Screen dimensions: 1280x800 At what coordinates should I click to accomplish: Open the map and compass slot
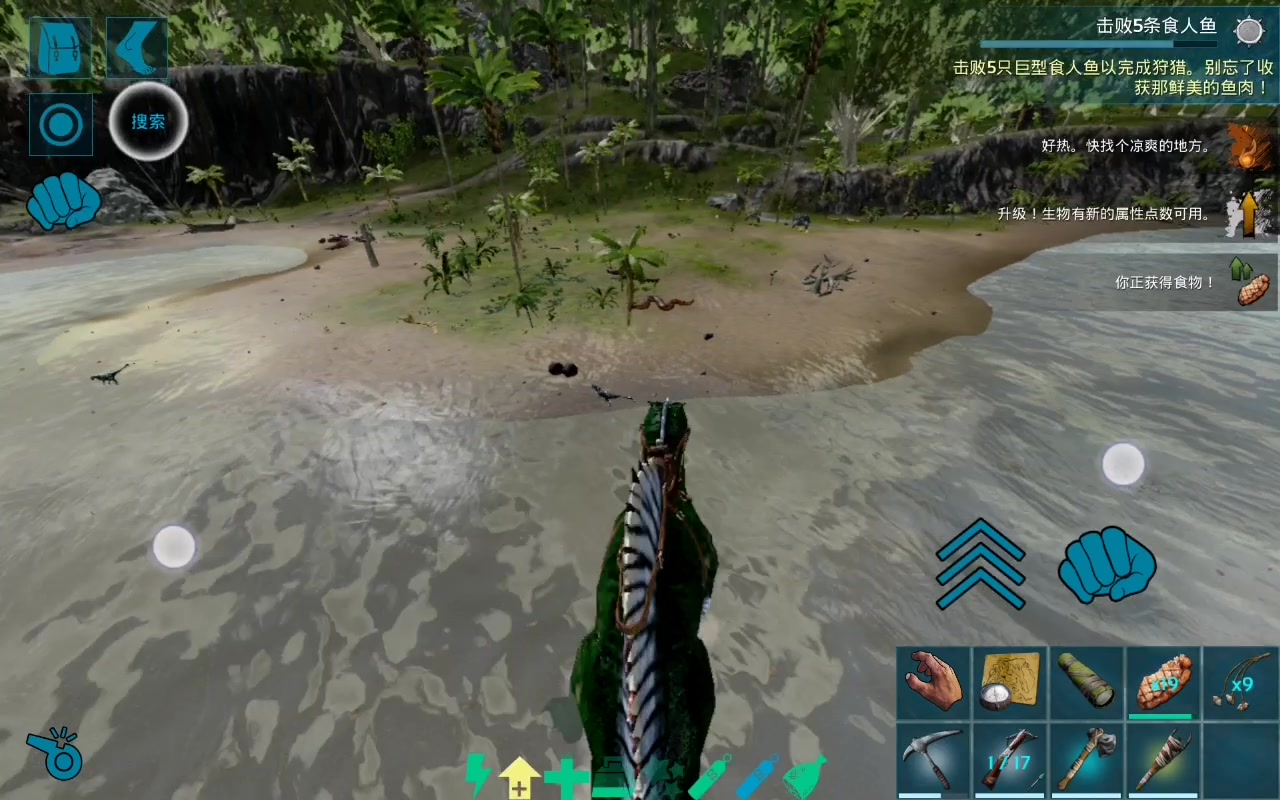[1011, 683]
